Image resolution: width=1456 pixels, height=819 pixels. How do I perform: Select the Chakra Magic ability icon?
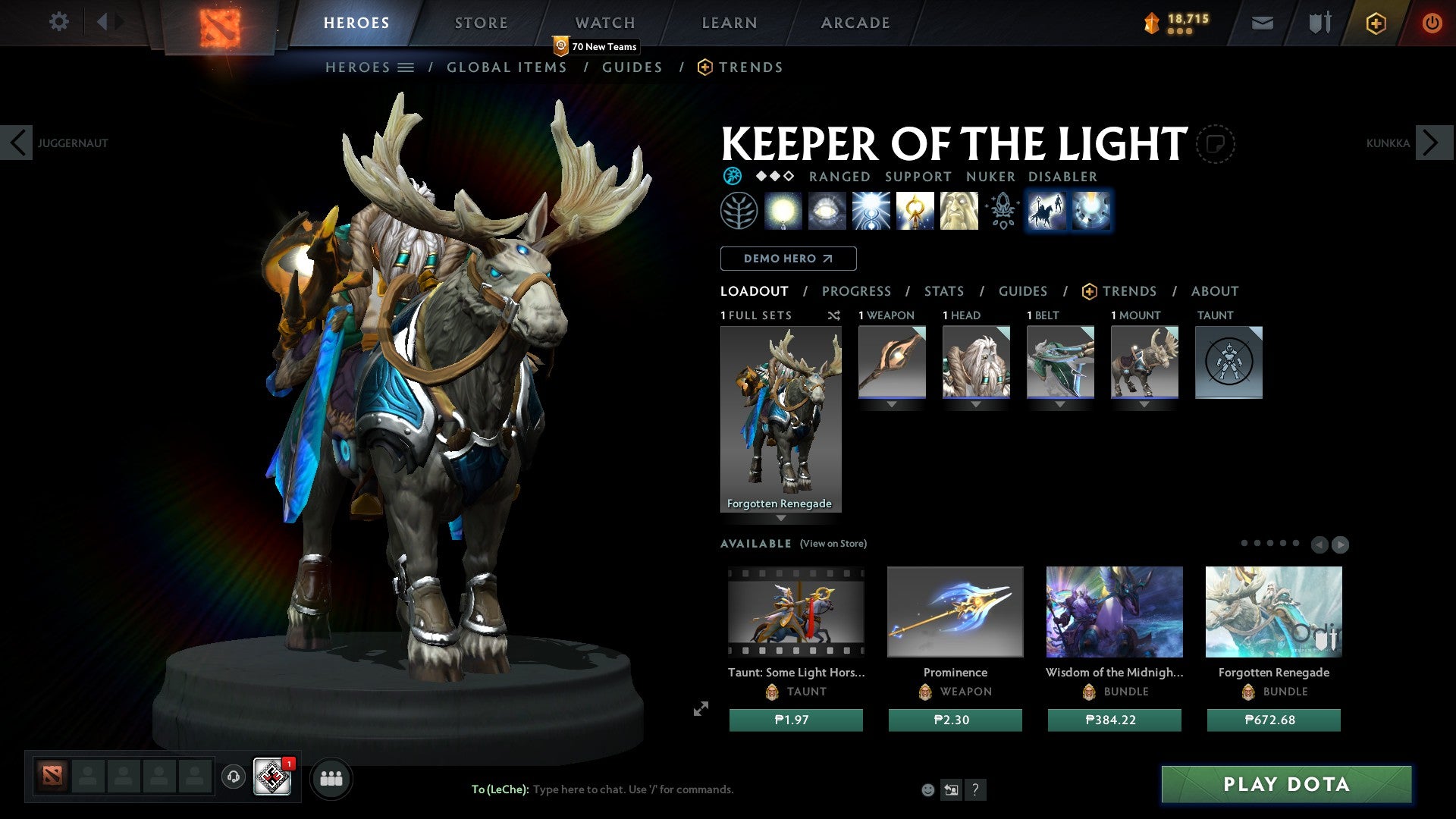(870, 212)
